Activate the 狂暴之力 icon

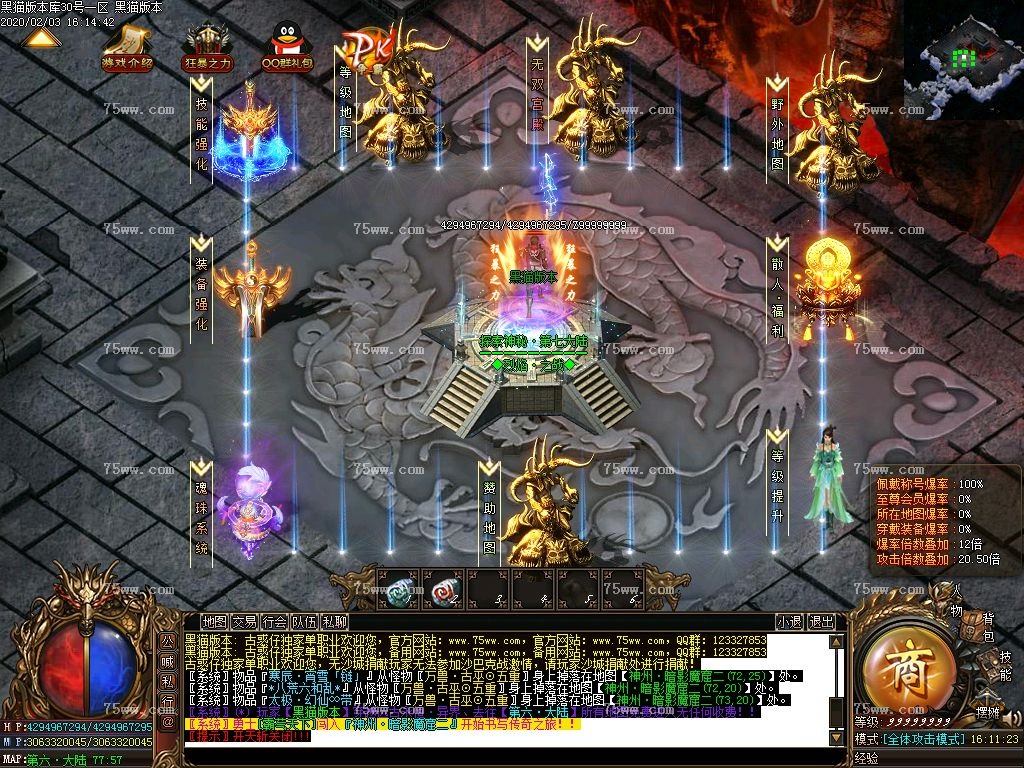(207, 47)
